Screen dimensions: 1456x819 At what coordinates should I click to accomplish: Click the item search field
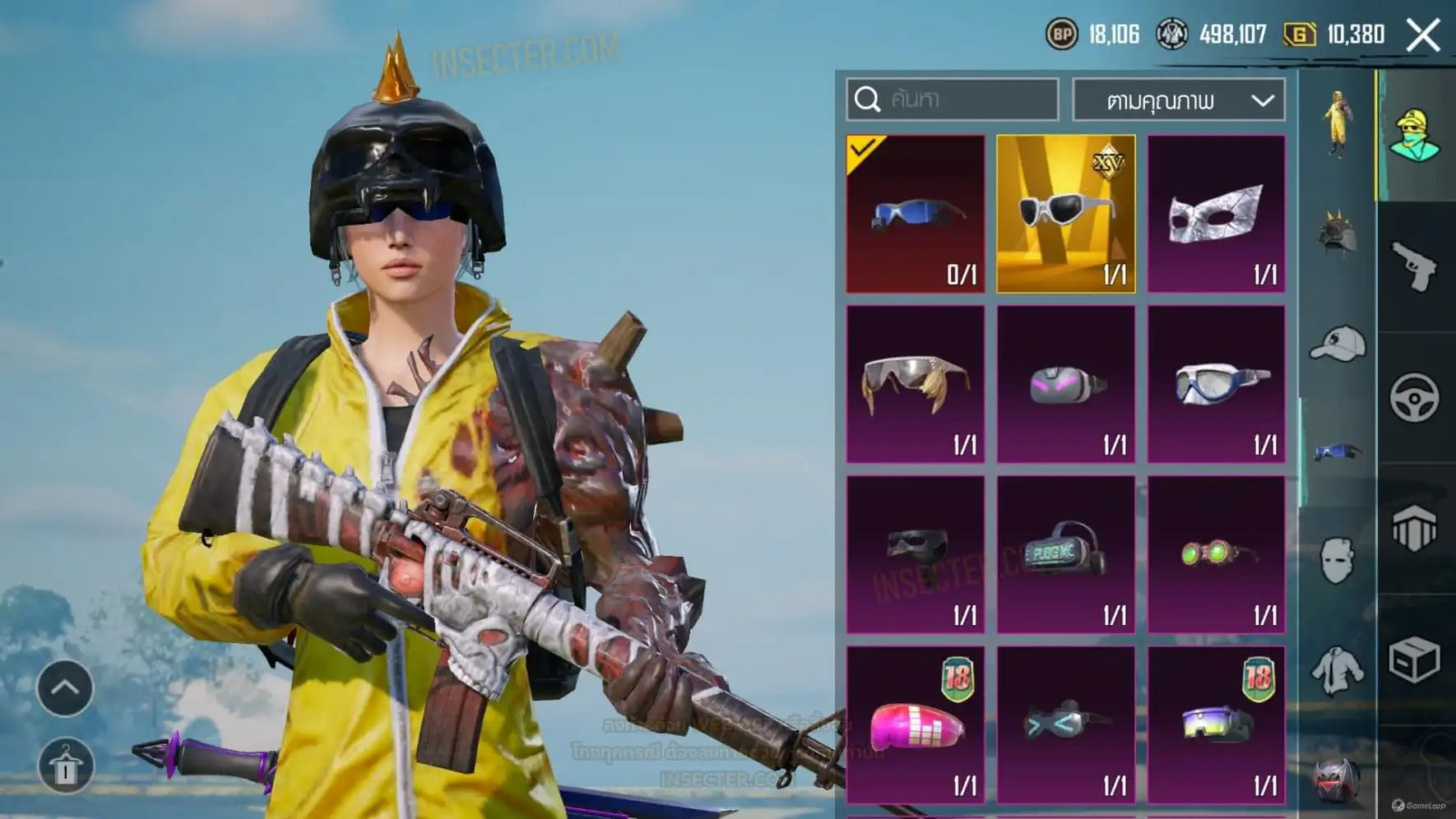953,99
